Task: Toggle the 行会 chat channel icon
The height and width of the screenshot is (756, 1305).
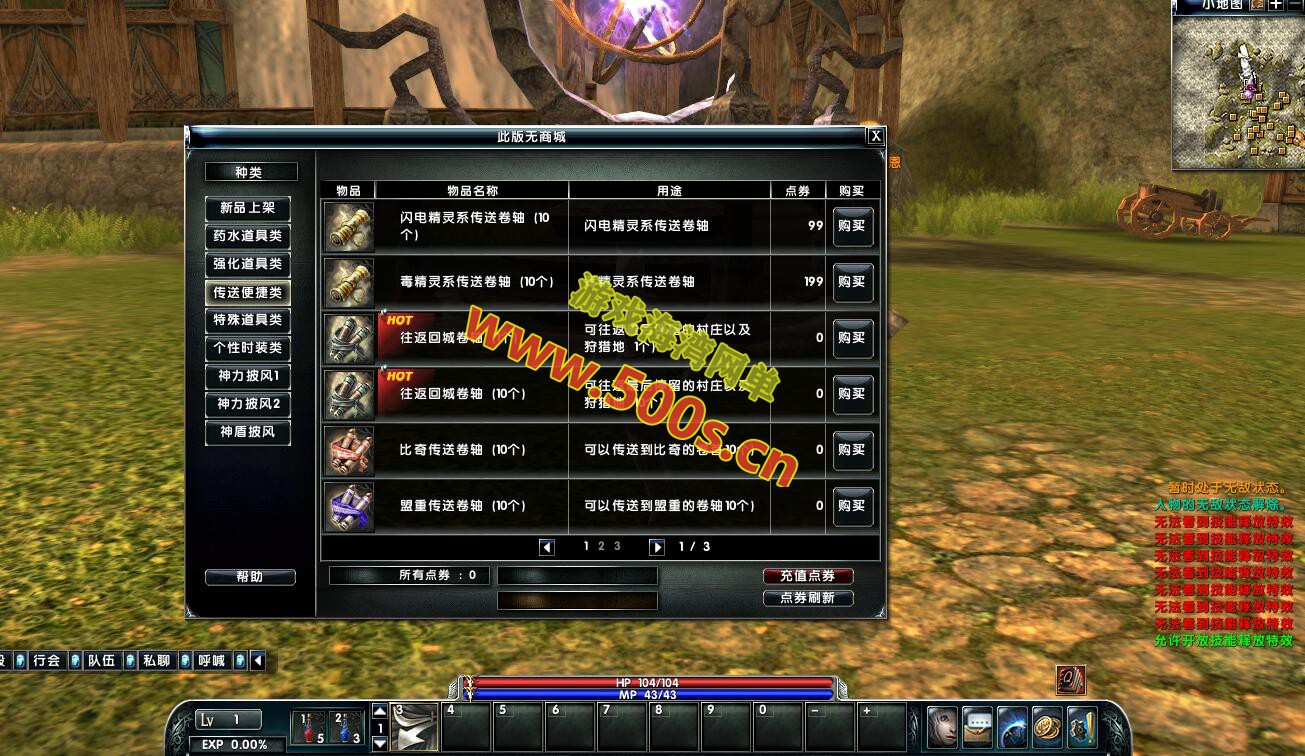Action: tap(74, 659)
